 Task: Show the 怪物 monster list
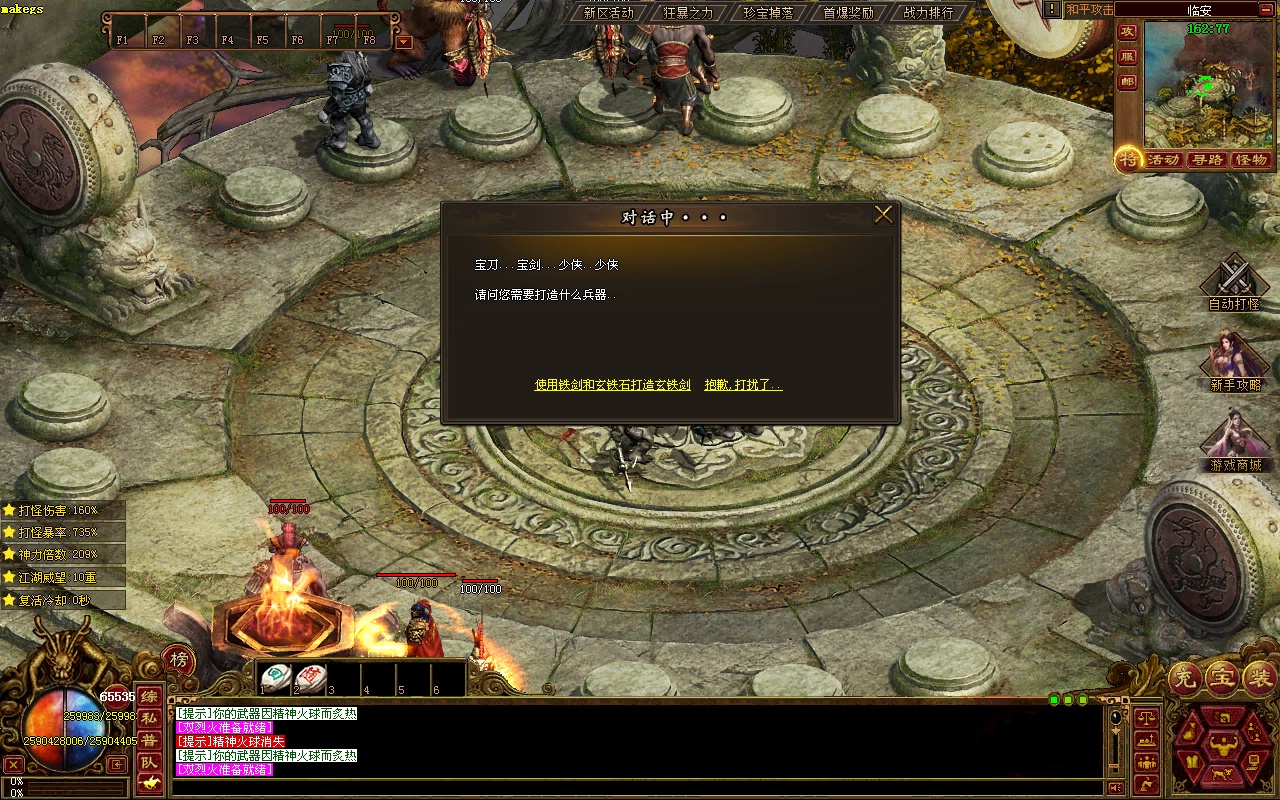coord(1250,160)
